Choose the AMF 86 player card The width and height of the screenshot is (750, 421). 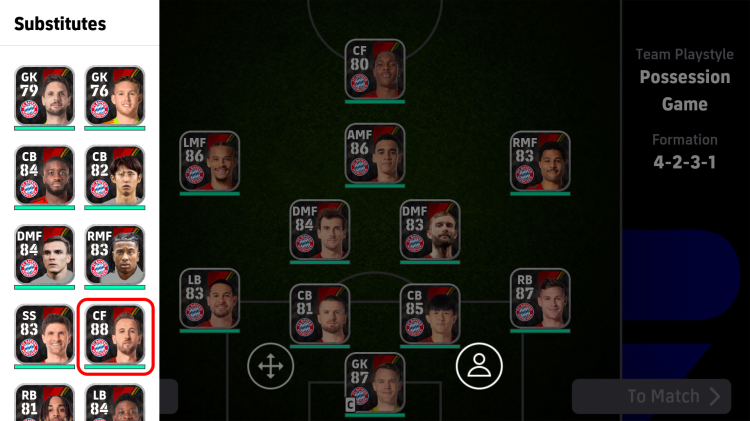(375, 153)
